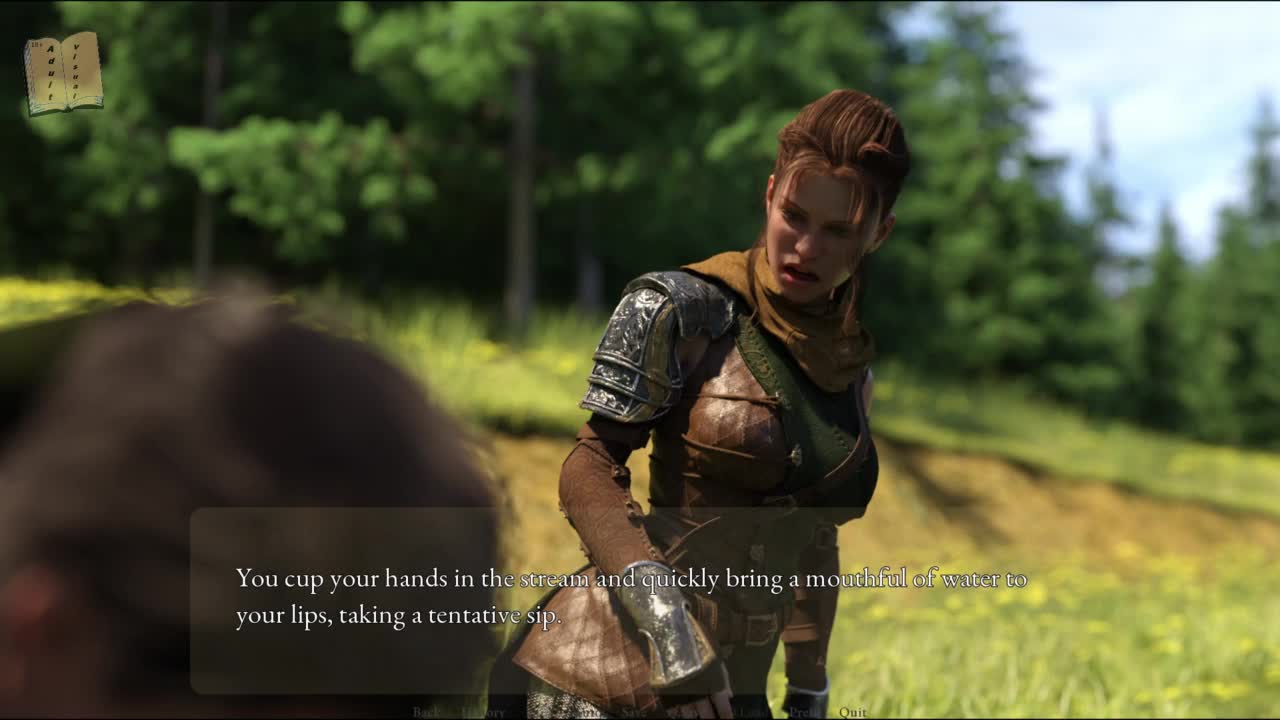Open the dialogue History log

tap(484, 712)
